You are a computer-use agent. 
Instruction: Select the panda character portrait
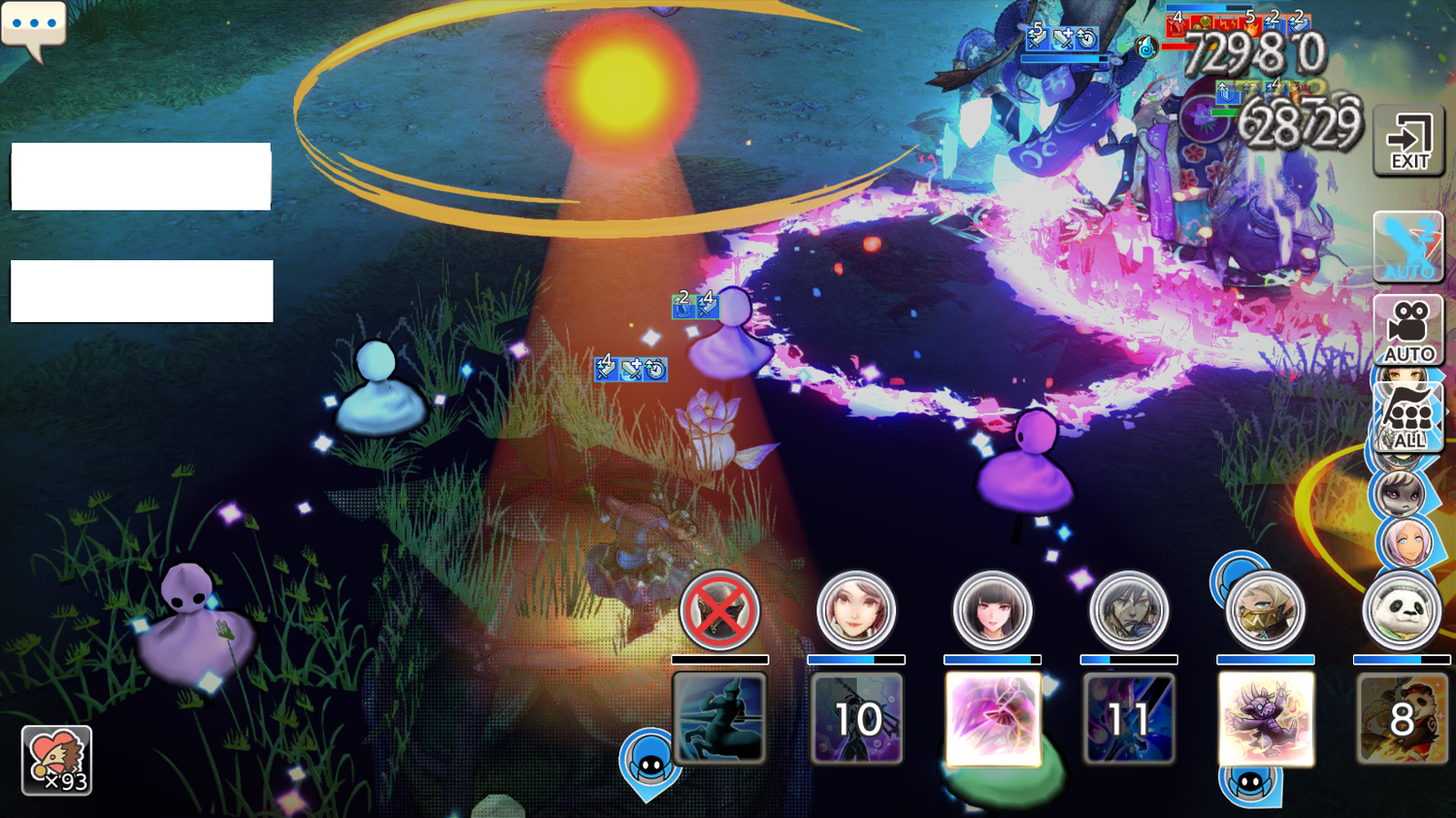[x=1402, y=610]
